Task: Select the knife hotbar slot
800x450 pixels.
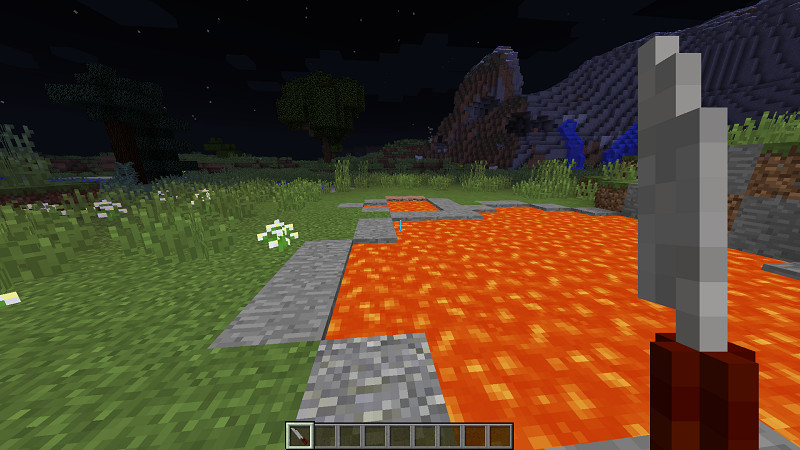Action: (x=300, y=435)
